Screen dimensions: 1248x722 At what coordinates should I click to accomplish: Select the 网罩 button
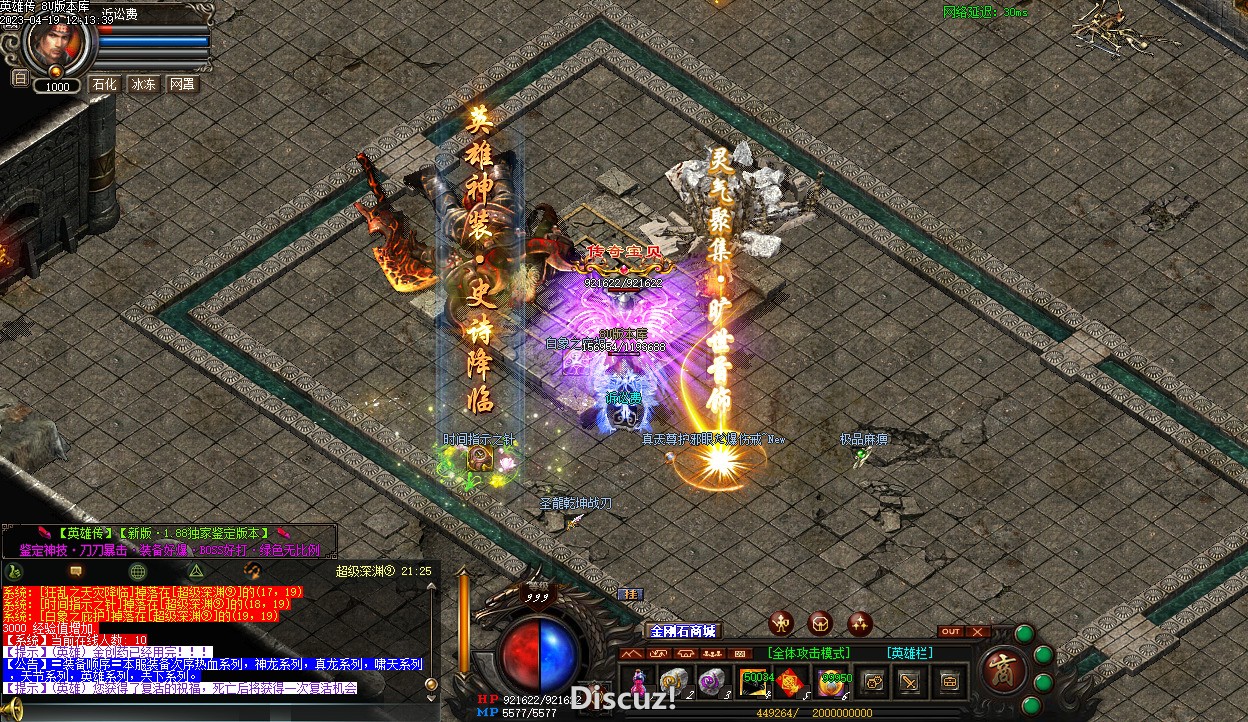click(182, 85)
